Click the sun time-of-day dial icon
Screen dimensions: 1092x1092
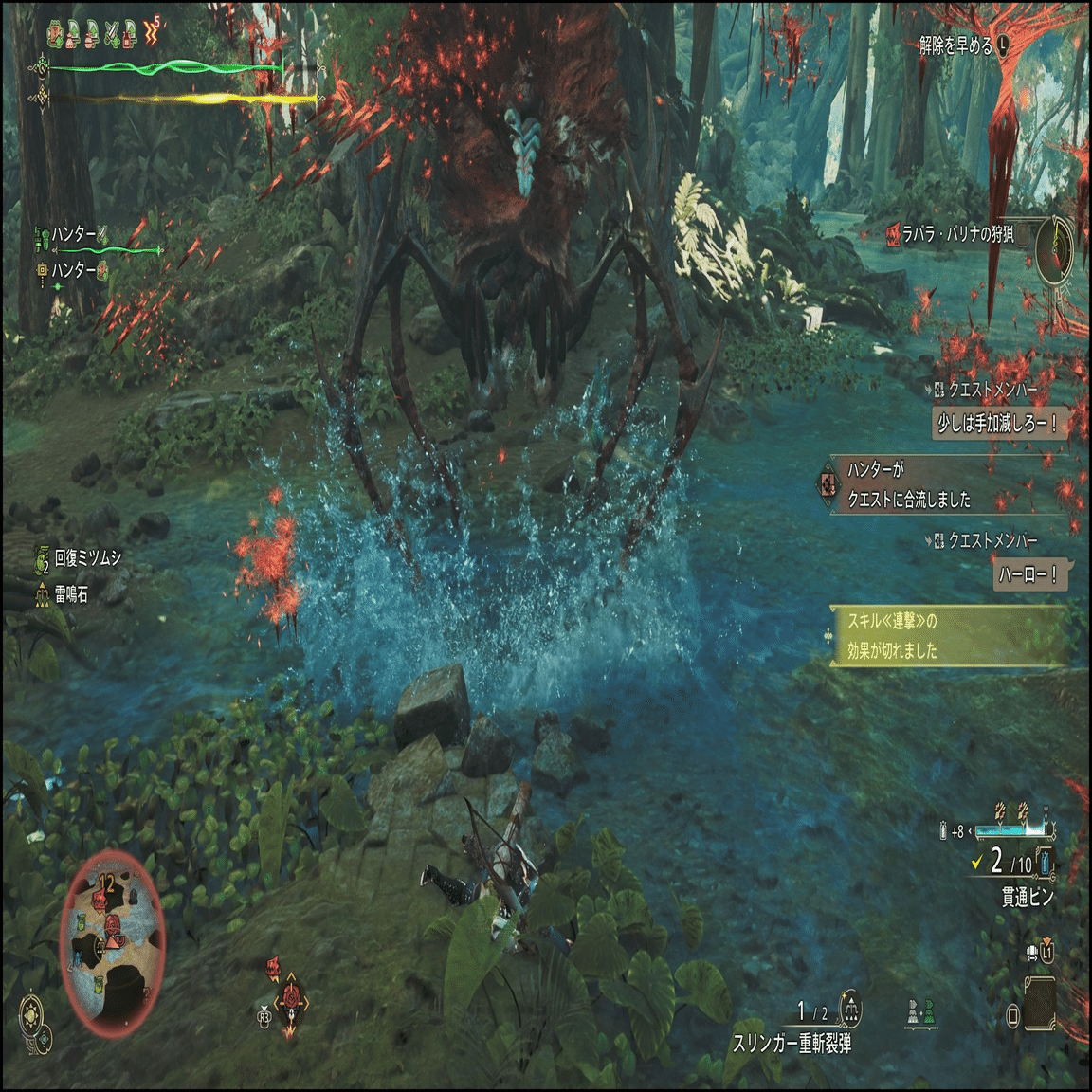(32, 1014)
